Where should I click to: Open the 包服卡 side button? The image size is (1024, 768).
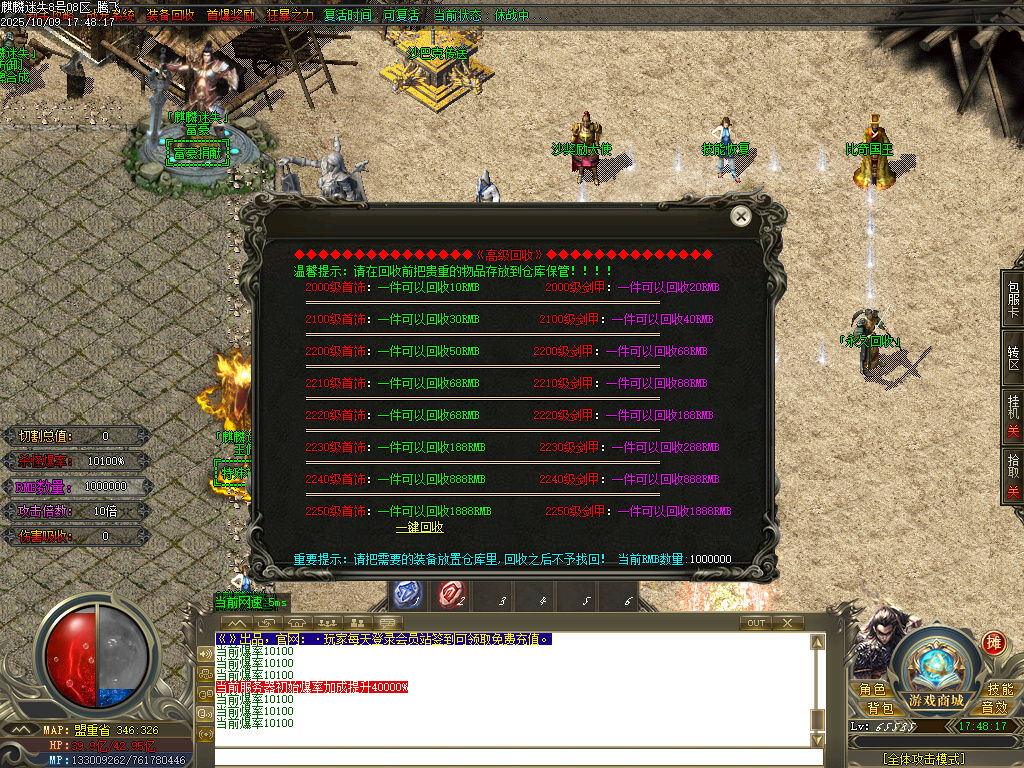pos(1013,298)
